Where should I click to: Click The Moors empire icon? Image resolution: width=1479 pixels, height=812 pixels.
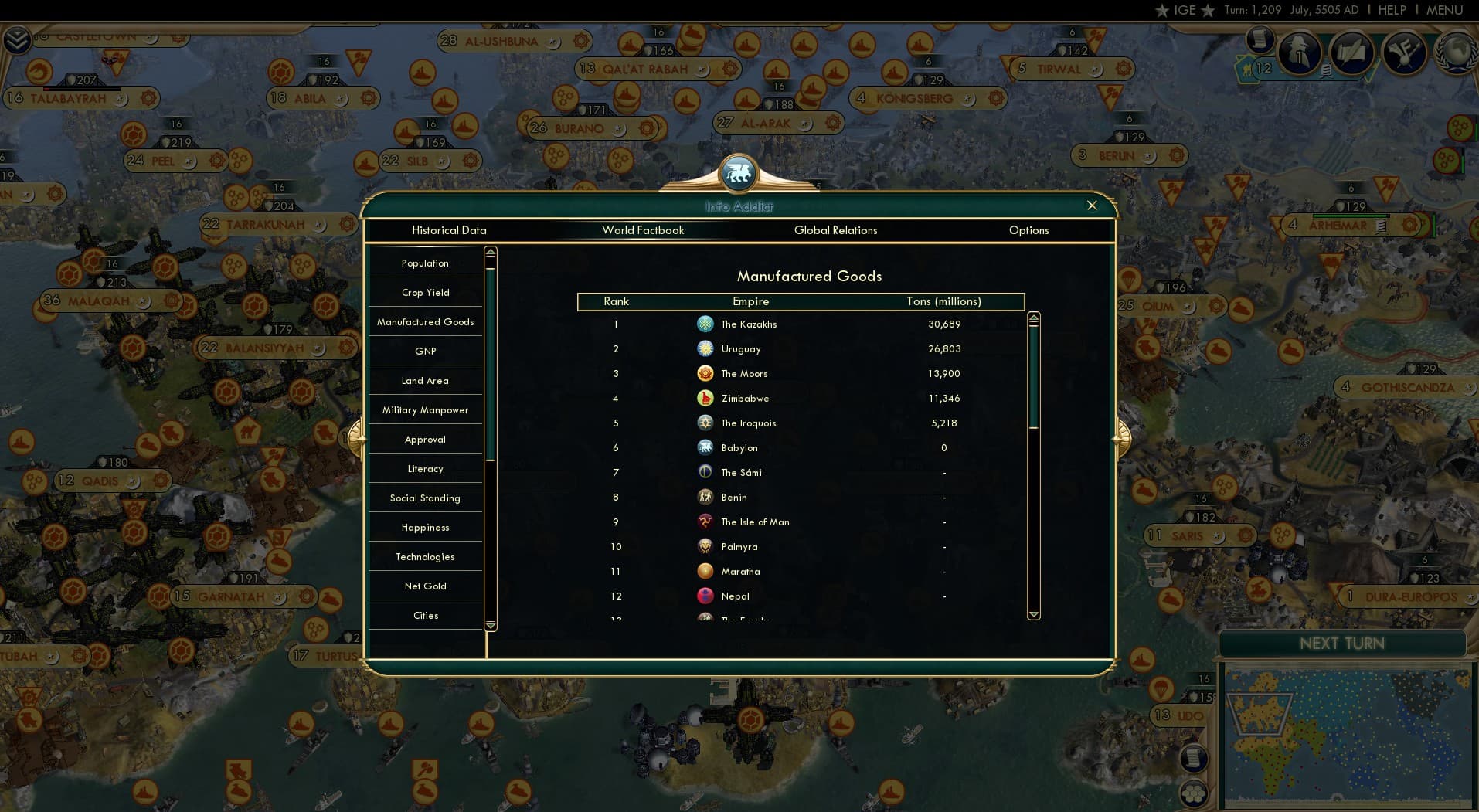705,373
